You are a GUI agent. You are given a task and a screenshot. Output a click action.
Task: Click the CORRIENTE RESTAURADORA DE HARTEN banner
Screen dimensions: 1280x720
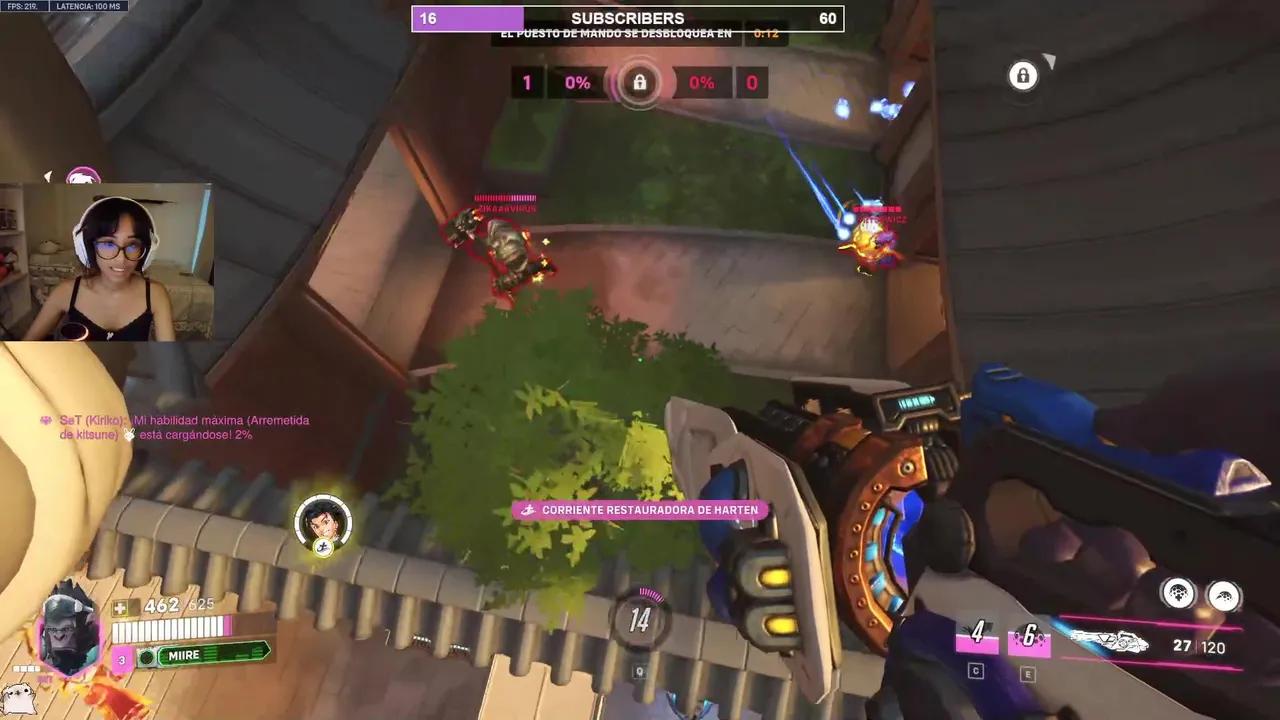(x=639, y=510)
